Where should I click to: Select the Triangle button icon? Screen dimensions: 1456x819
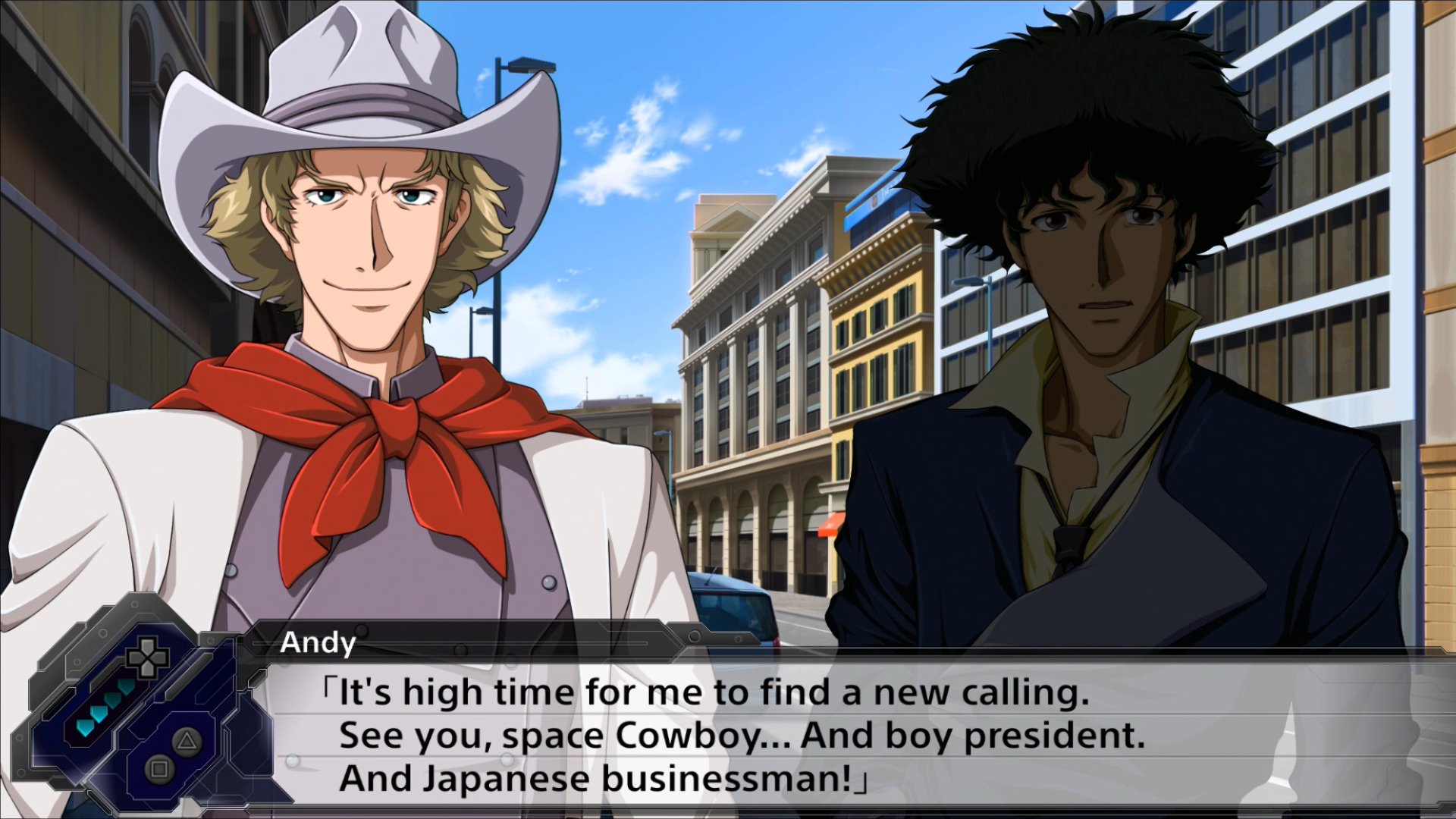(186, 742)
